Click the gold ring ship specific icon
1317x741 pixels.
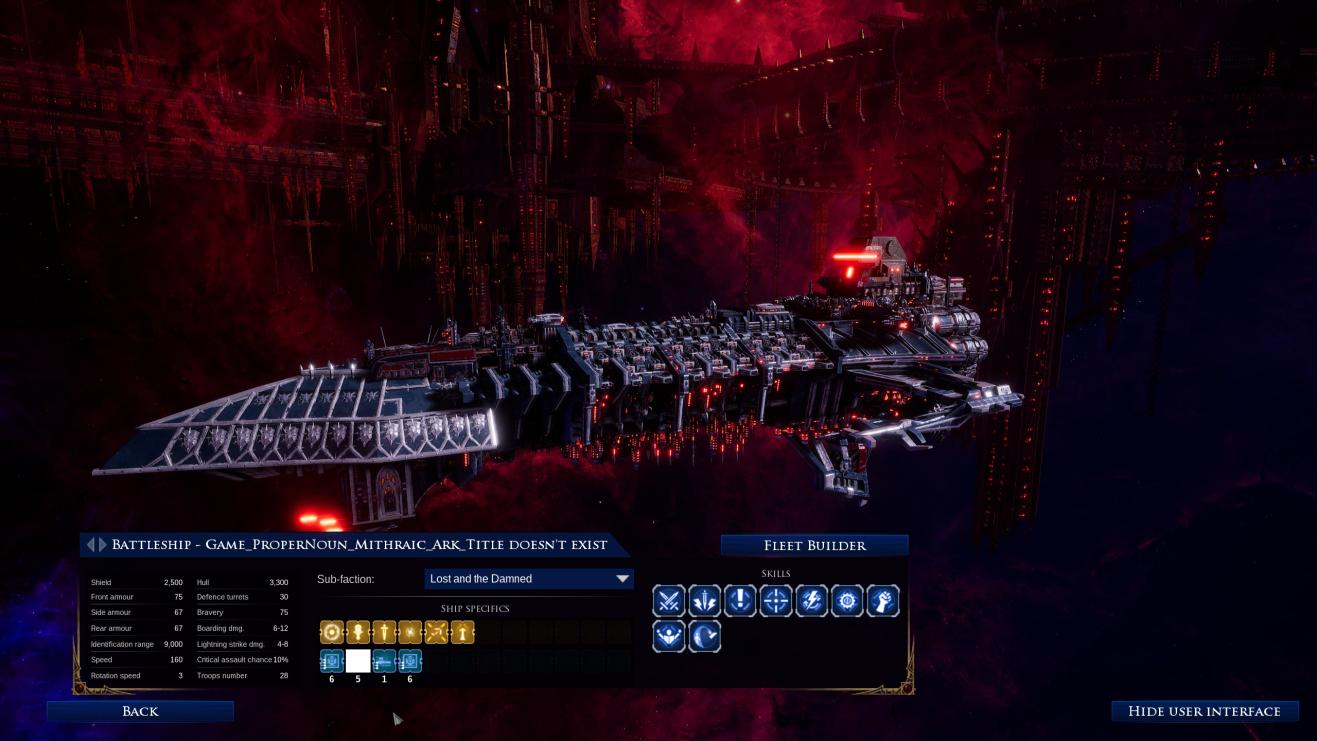click(x=332, y=632)
